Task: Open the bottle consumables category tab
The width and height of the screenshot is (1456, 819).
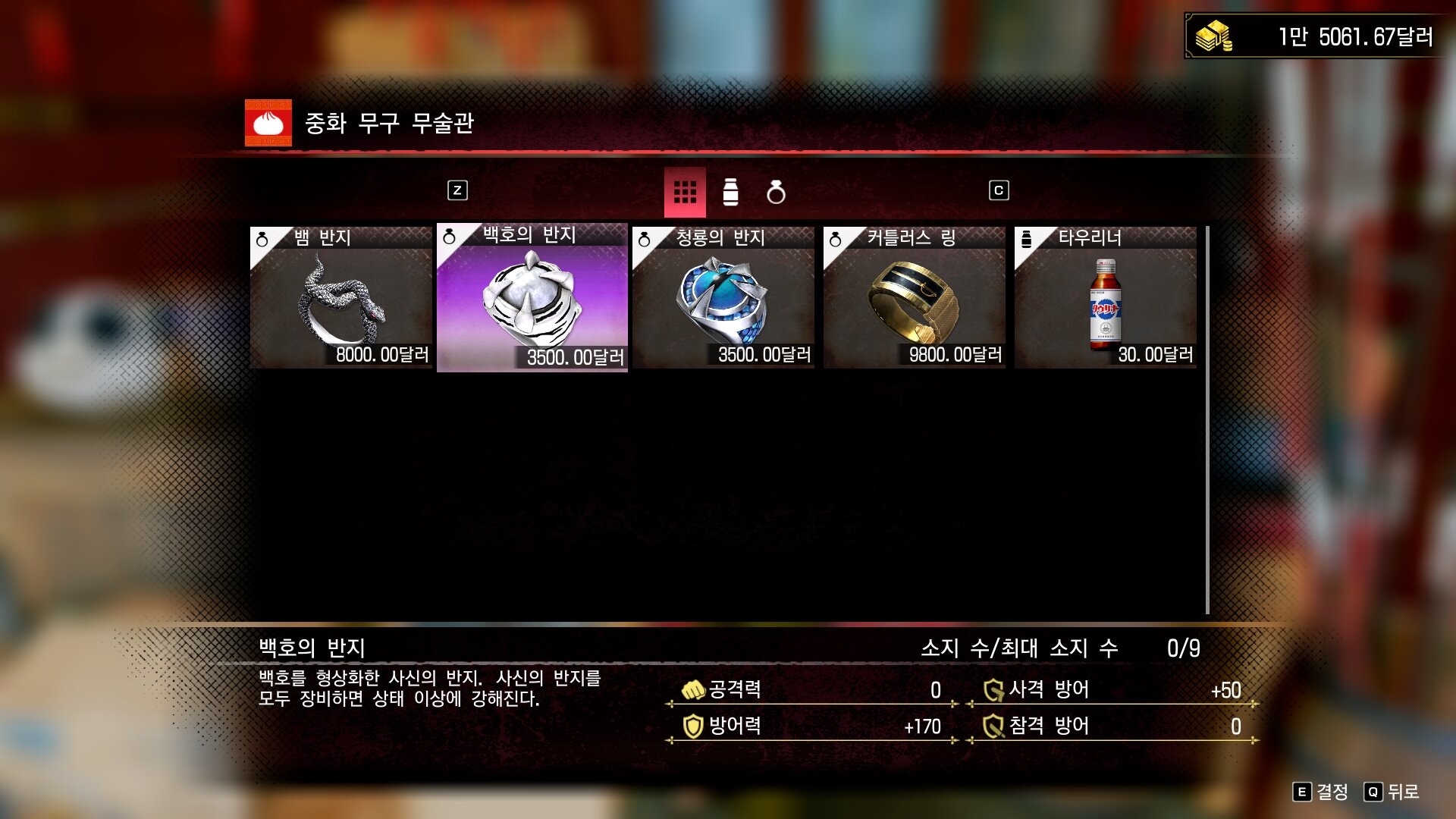Action: pos(730,193)
